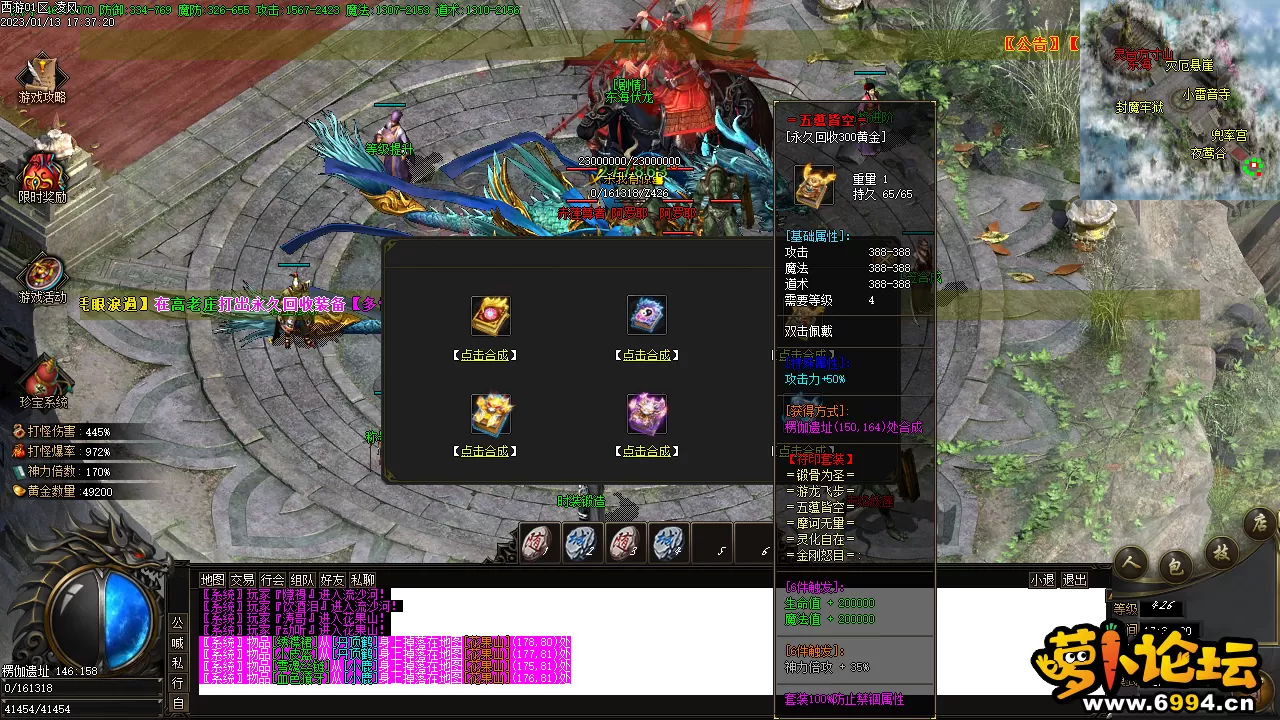Viewport: 1280px width, 720px height.
Task: Switch to the 私聊 private chat tab
Action: [x=363, y=580]
